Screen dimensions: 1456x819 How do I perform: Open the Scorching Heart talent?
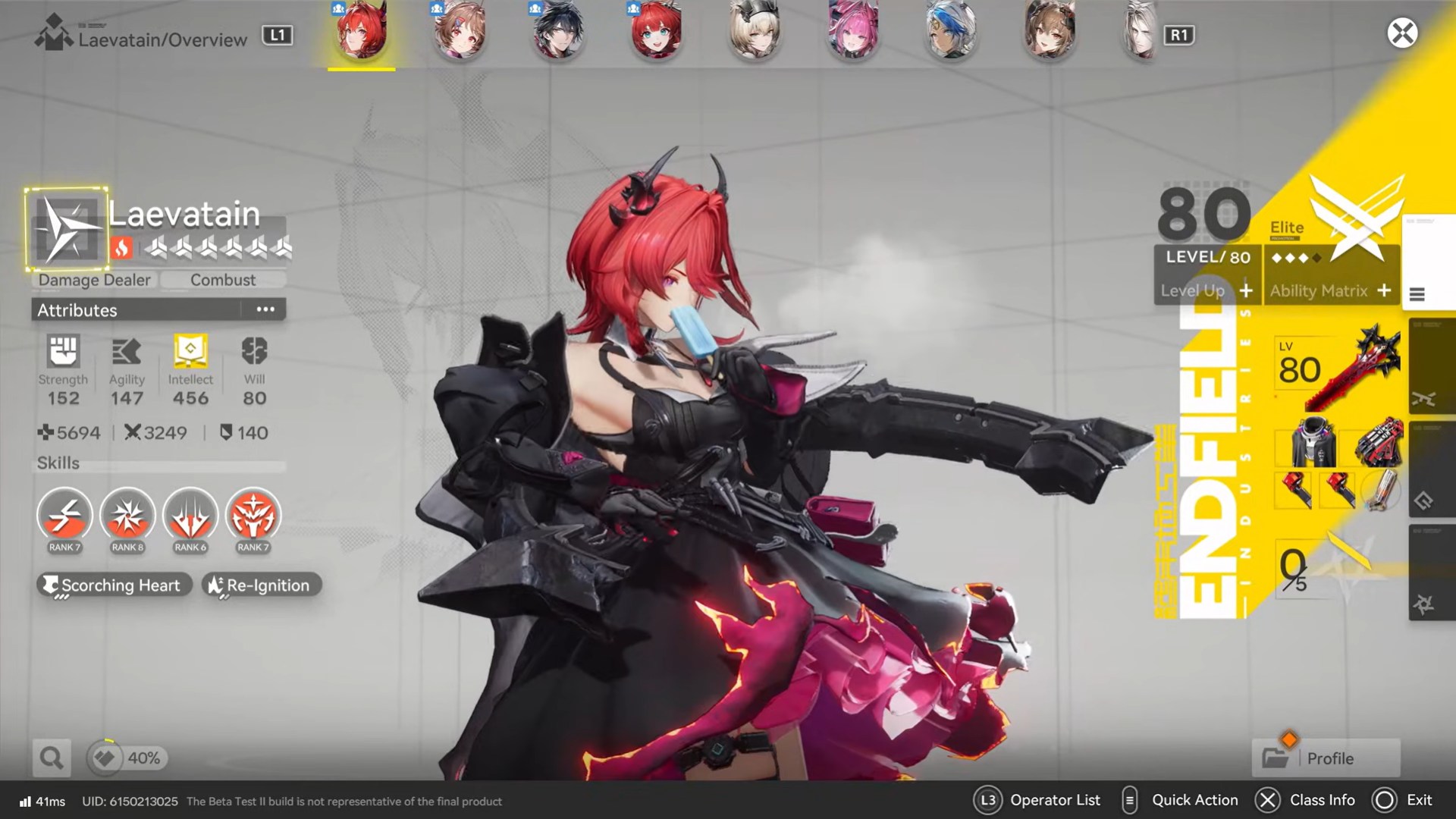[x=114, y=585]
